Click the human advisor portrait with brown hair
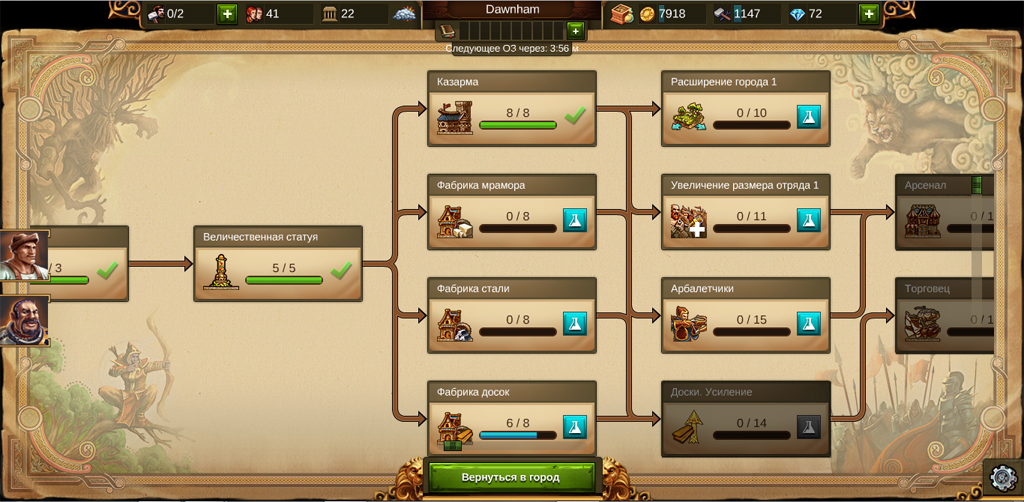 [22, 257]
